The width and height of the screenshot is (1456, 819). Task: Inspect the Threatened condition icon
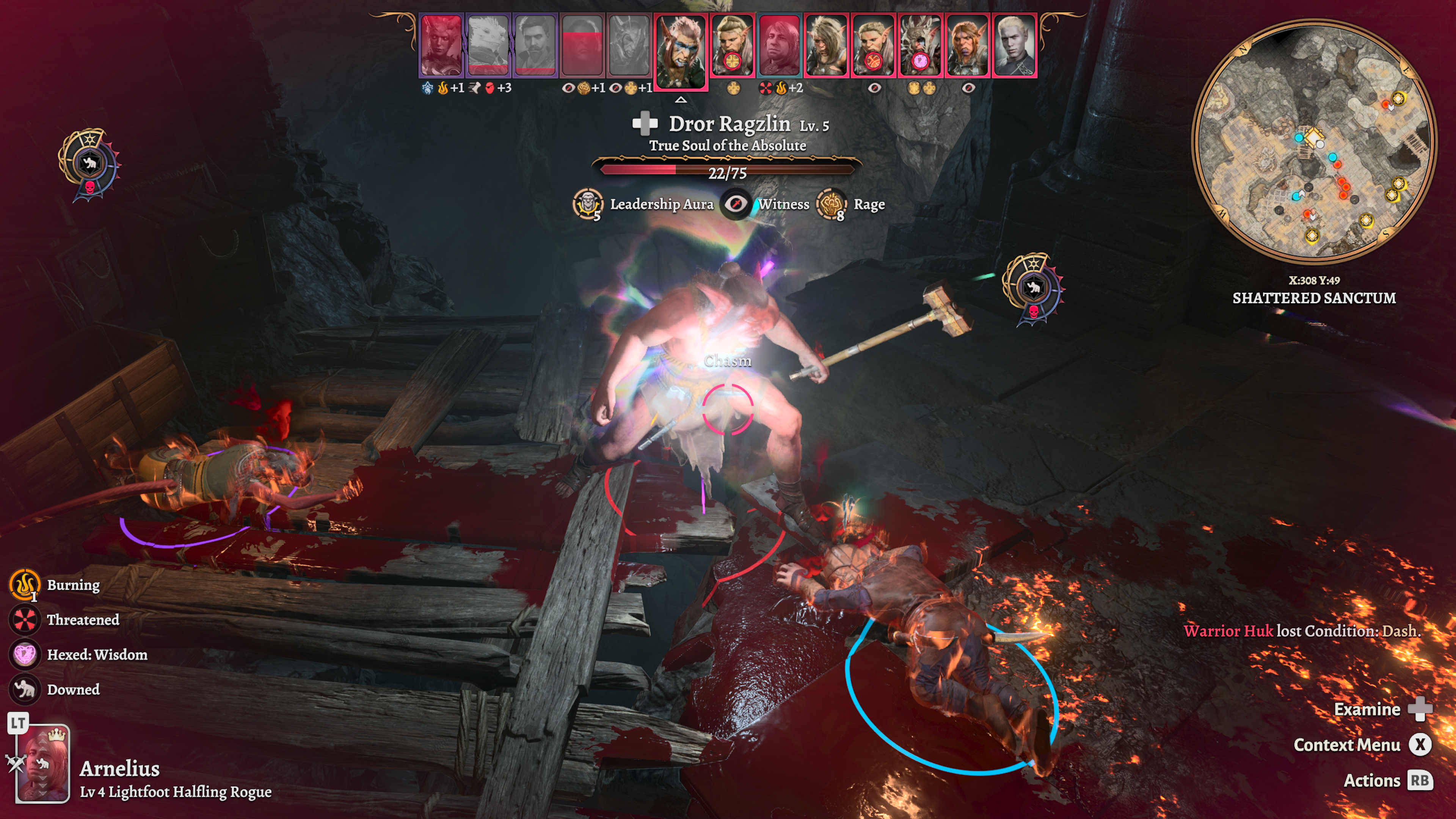[x=25, y=620]
